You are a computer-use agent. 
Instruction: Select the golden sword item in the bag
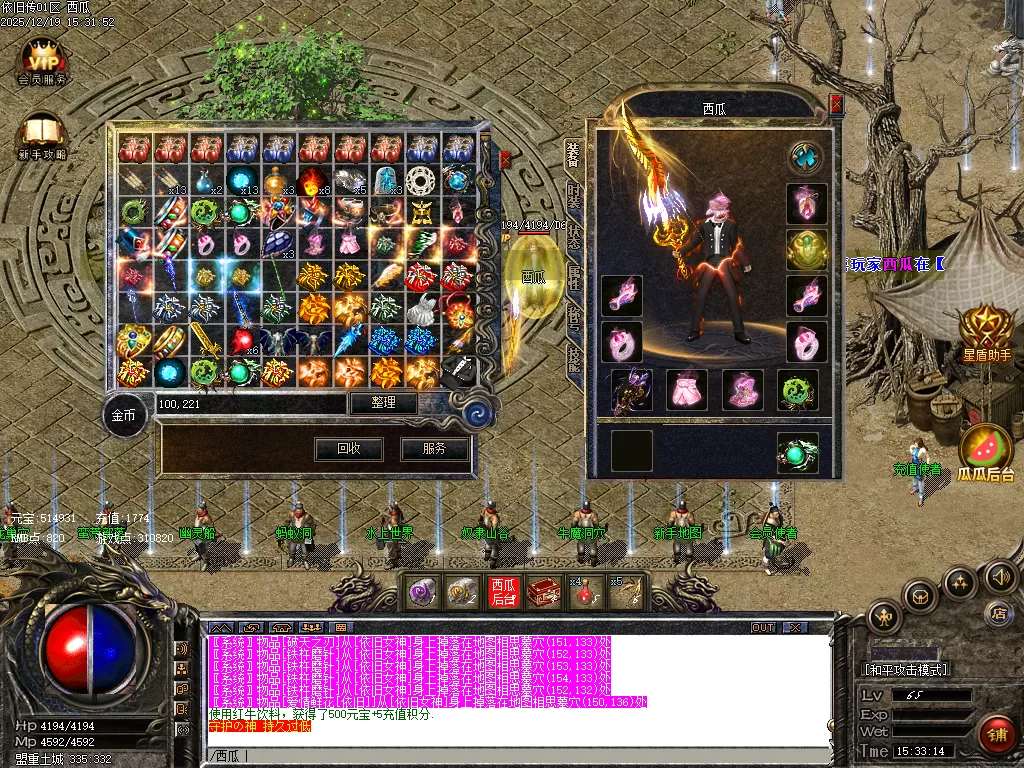point(205,340)
